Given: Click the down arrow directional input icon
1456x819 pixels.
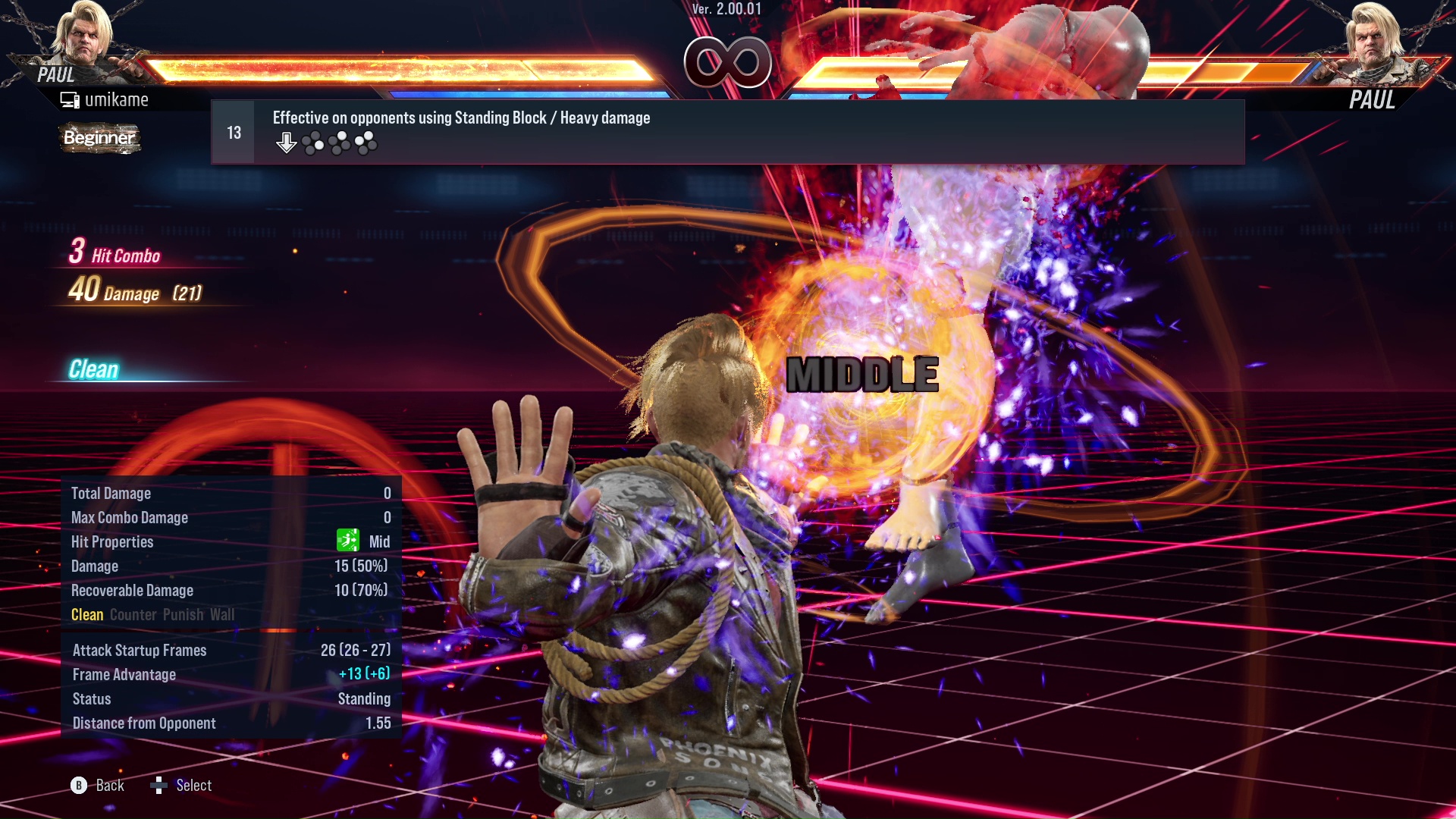Looking at the screenshot, I should click(287, 142).
